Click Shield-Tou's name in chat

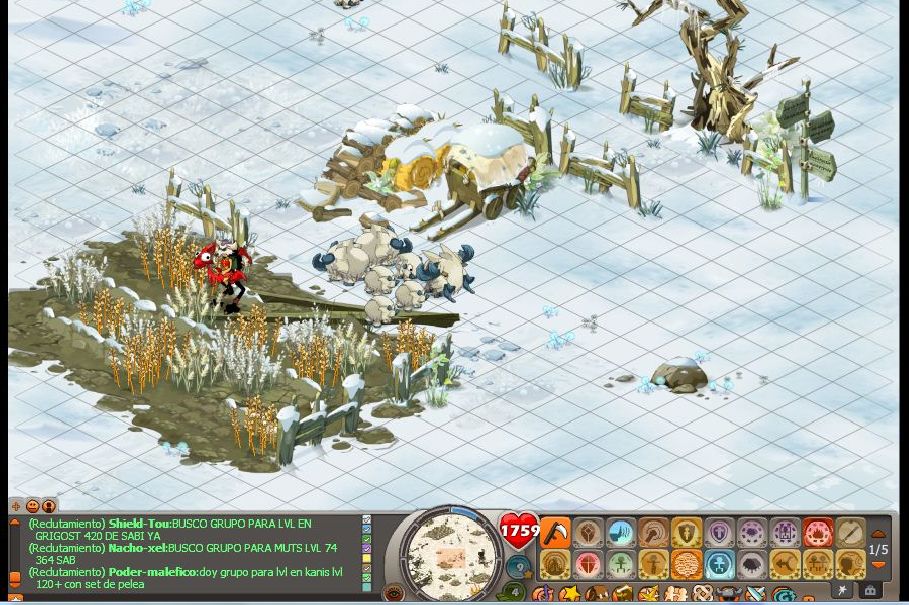(139, 523)
